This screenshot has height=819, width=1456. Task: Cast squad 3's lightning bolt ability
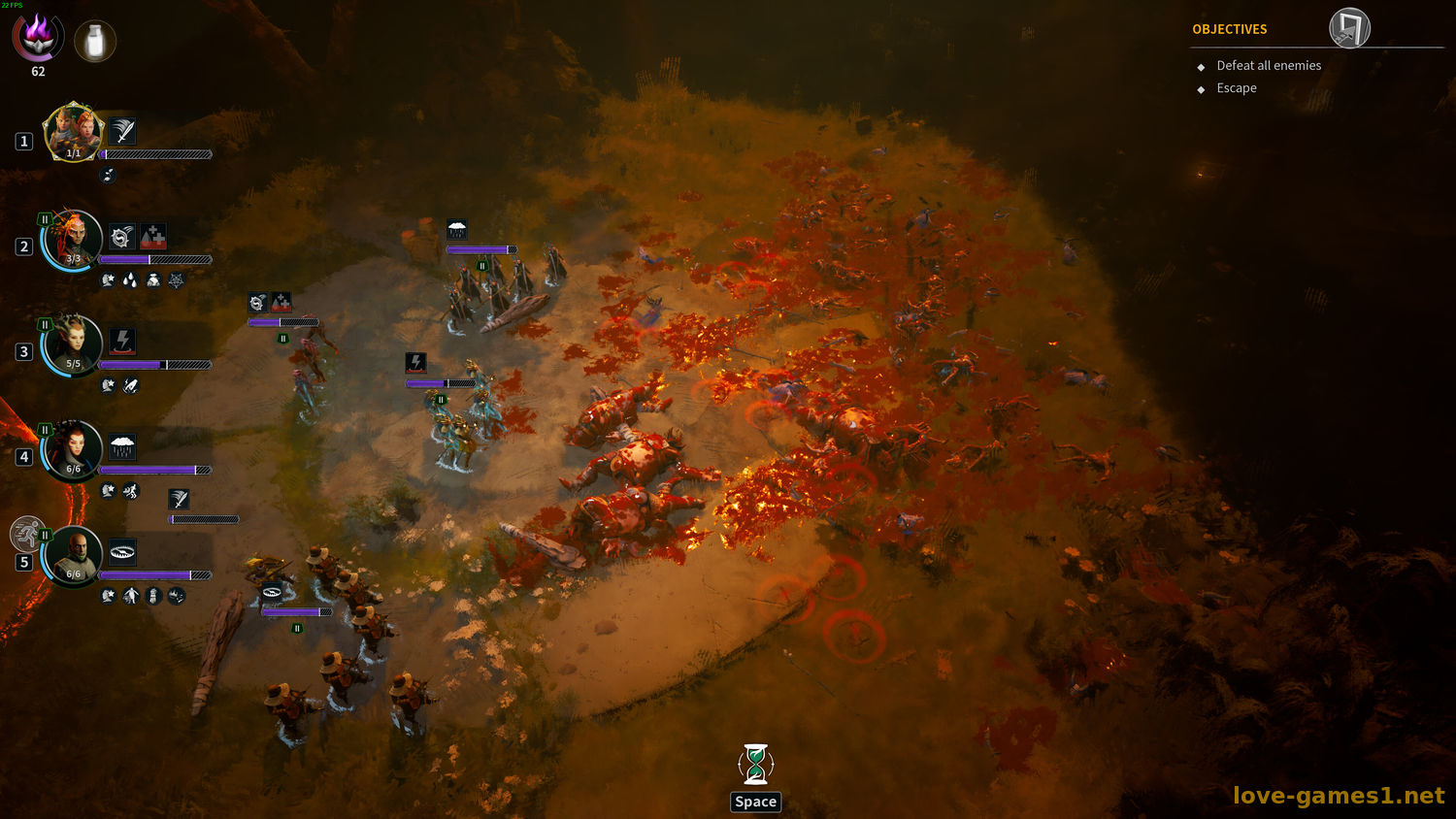(x=122, y=341)
